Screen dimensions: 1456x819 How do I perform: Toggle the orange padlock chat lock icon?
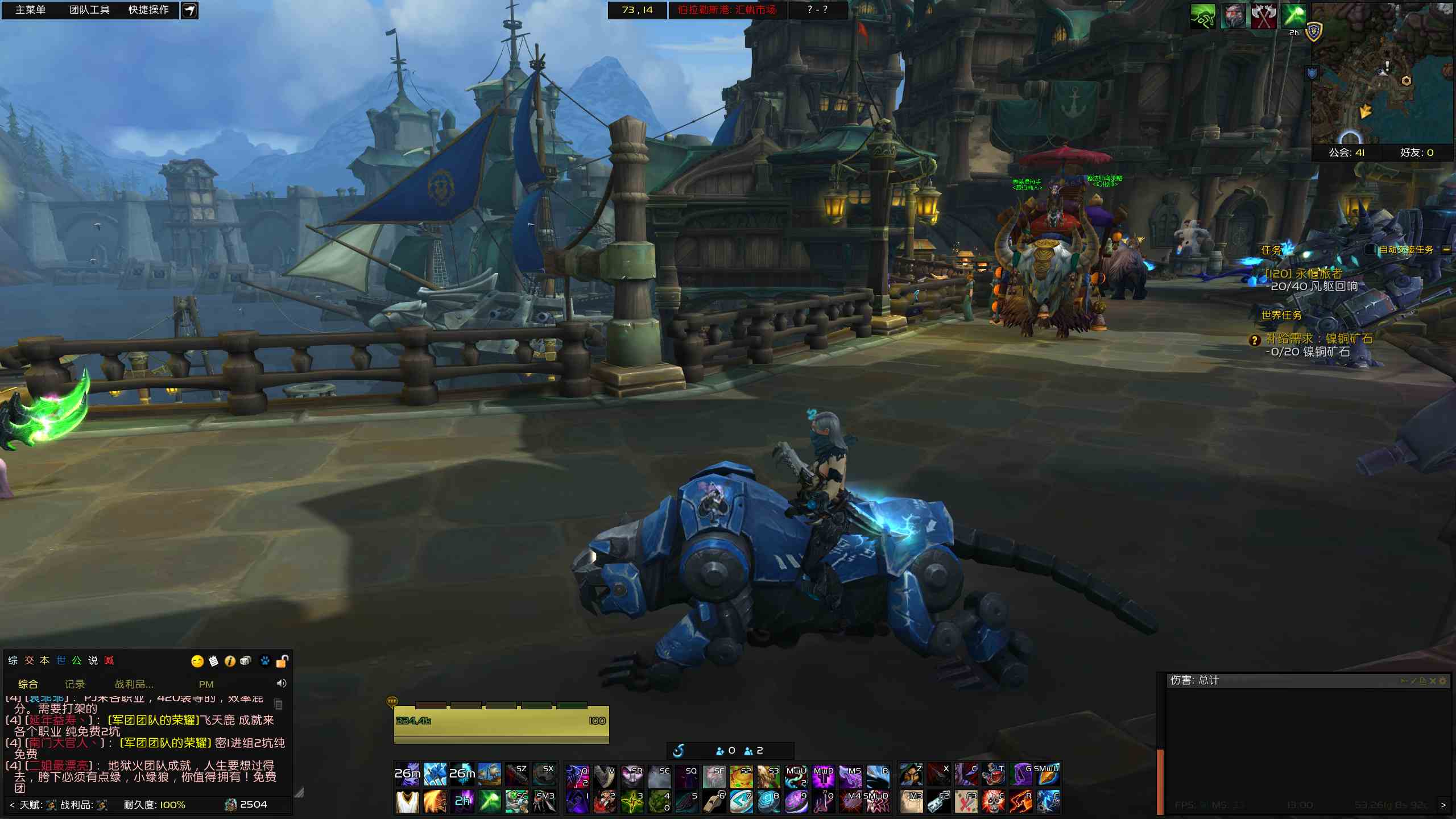pos(282,661)
